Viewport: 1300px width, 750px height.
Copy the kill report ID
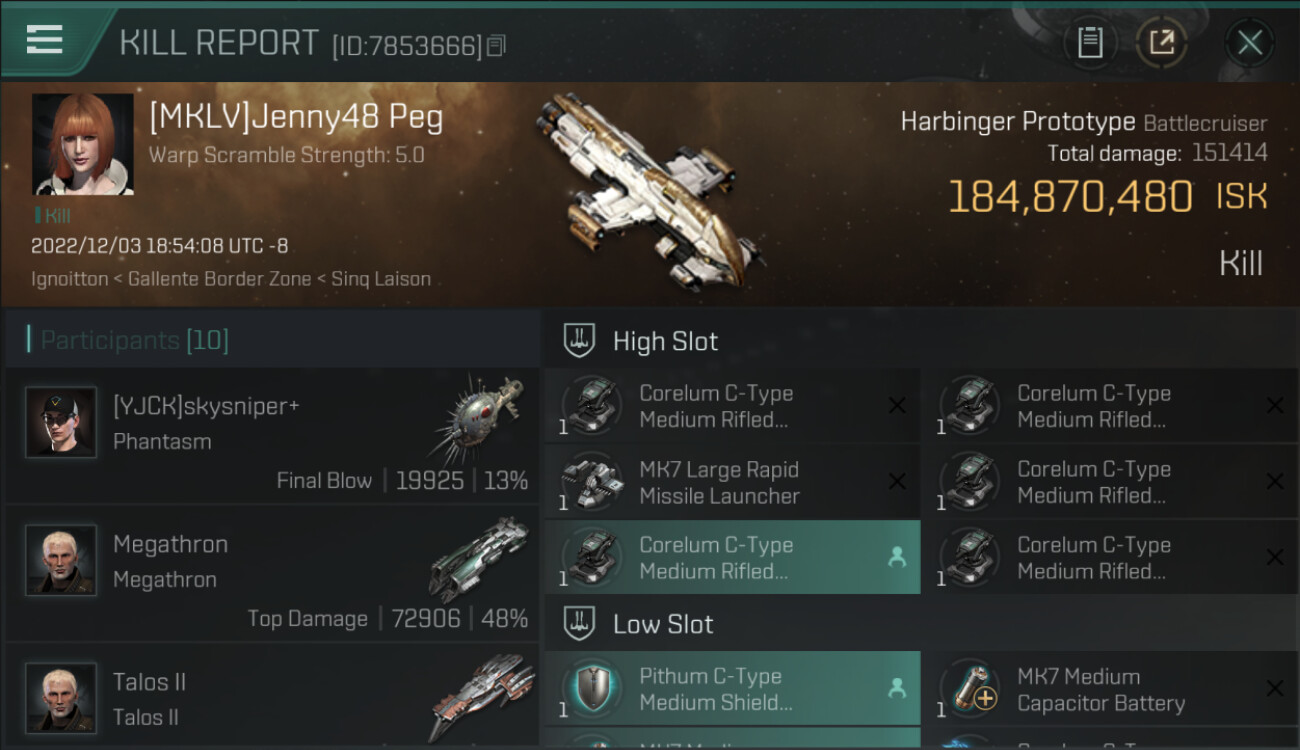[497, 45]
